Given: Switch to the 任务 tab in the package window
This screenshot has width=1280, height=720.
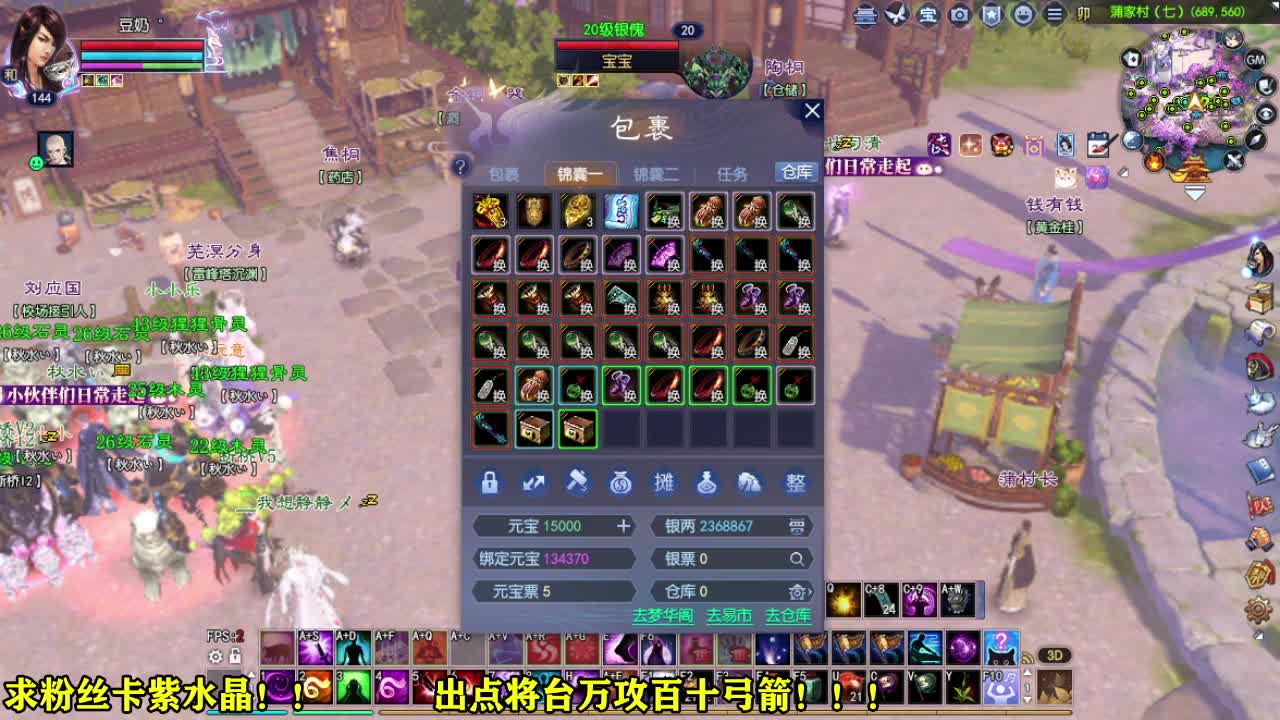Looking at the screenshot, I should tap(732, 172).
